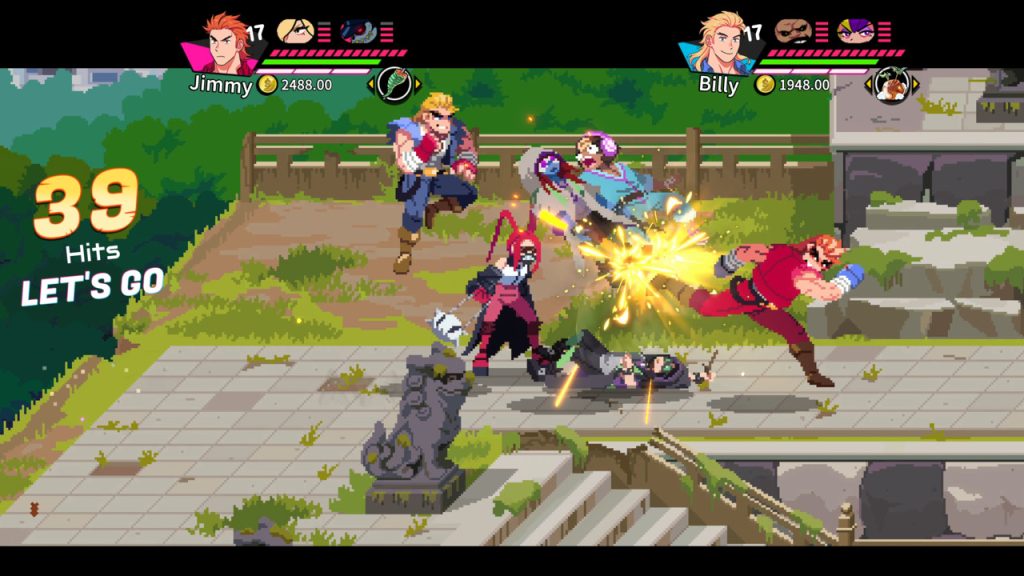Select Jimmy's red-haired character portrait
Viewport: 1024px width, 576px height.
pyautogui.click(x=221, y=43)
